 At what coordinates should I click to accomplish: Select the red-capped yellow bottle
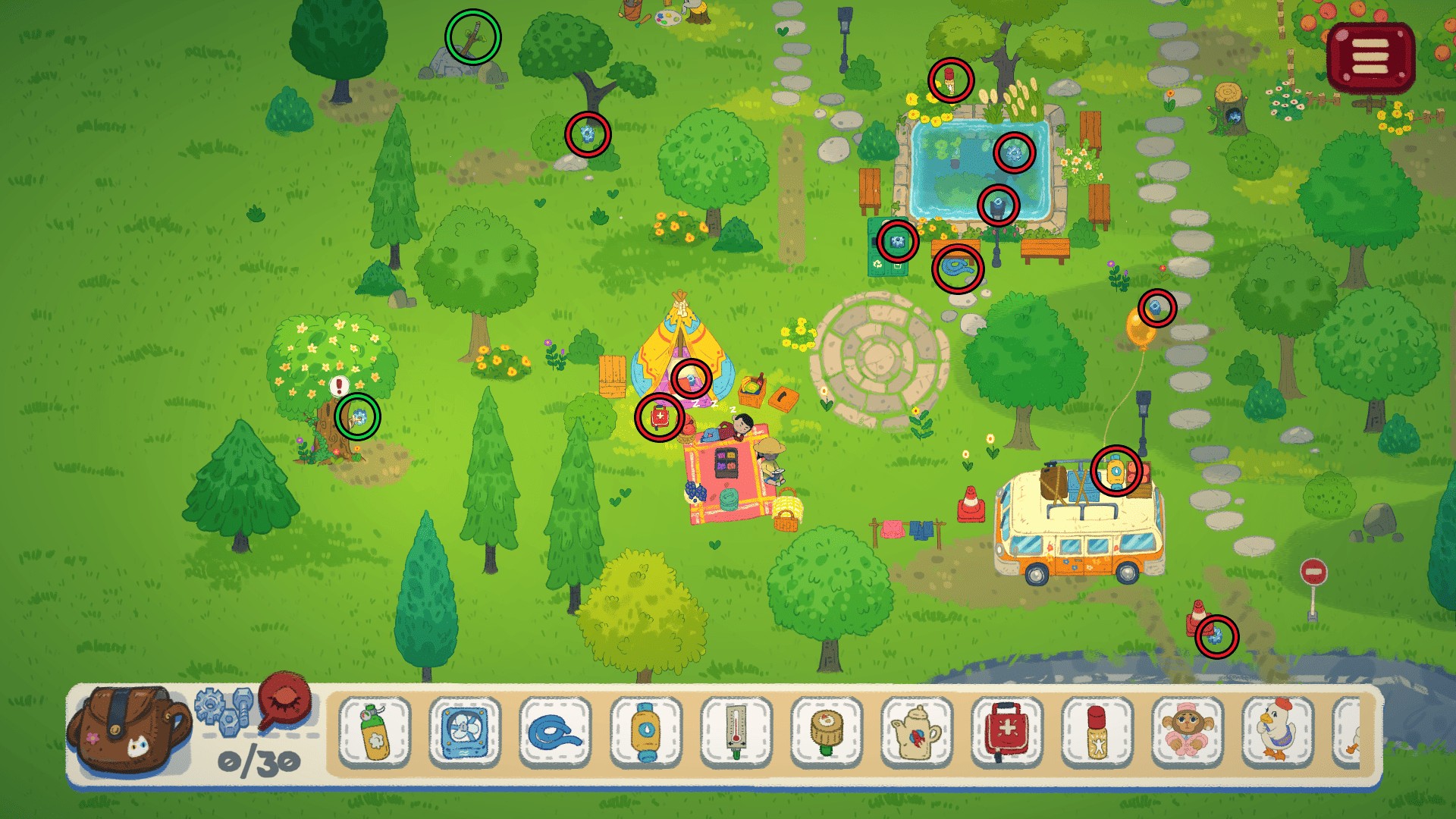(1097, 732)
